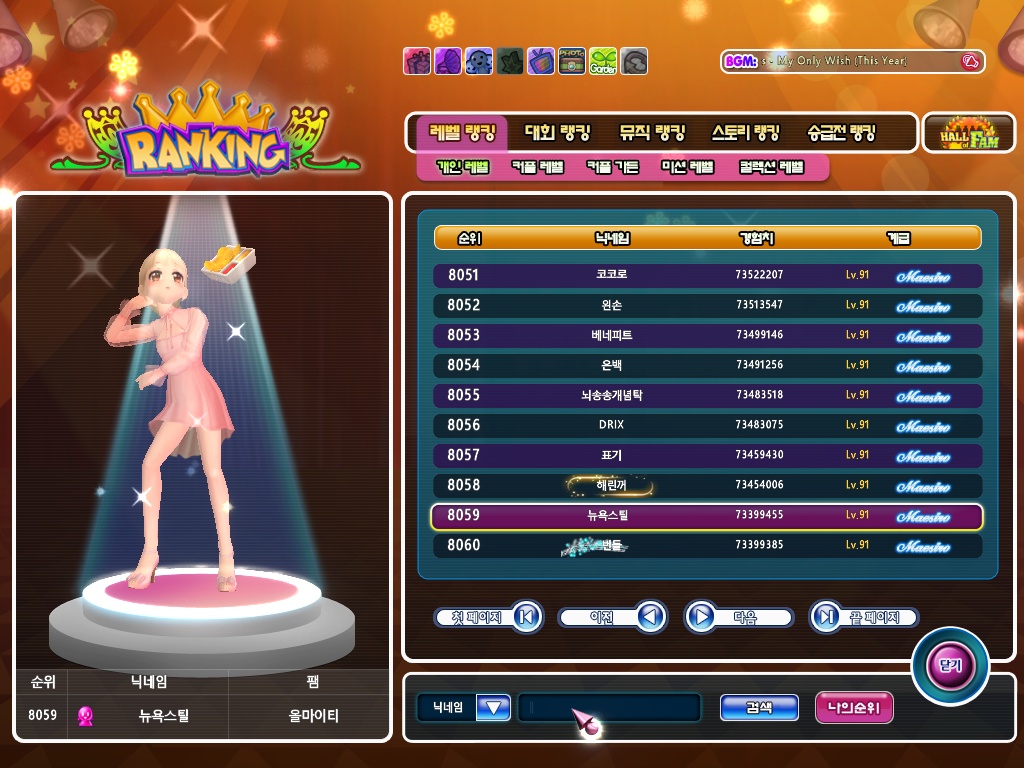Open the Garden icon in top toolbar
Image resolution: width=1024 pixels, height=768 pixels.
click(602, 61)
